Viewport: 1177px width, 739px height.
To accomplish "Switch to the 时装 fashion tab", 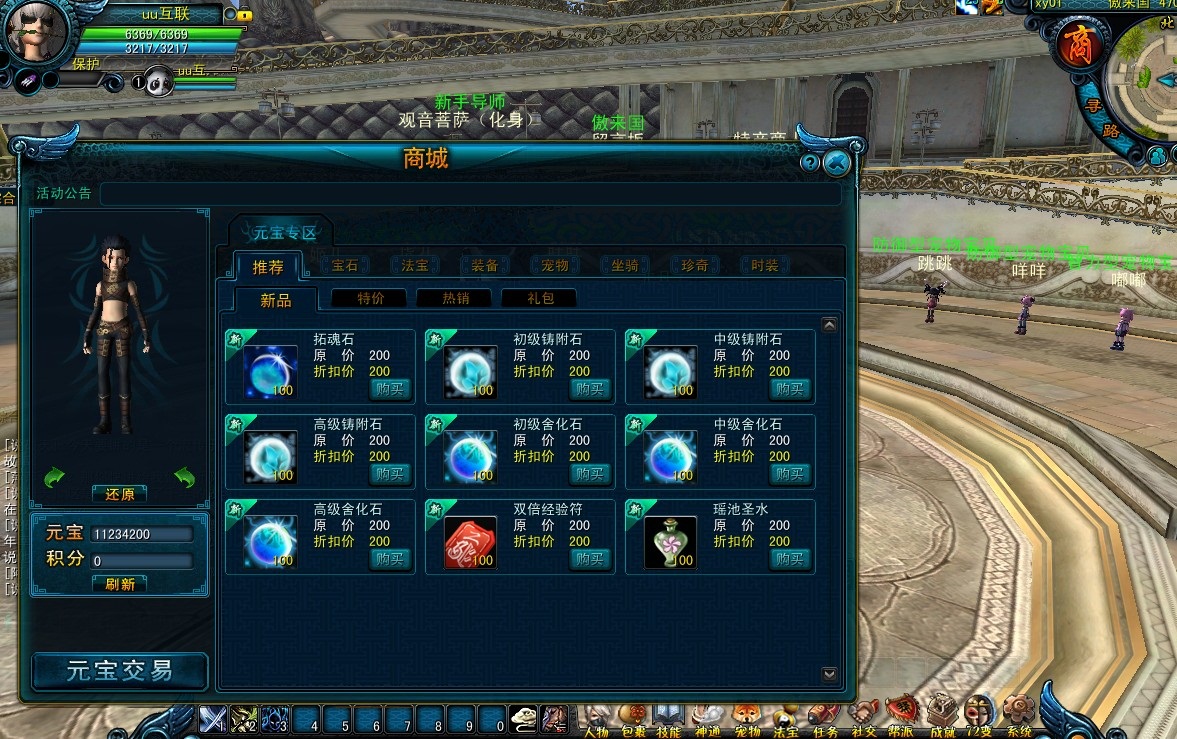I will point(764,265).
